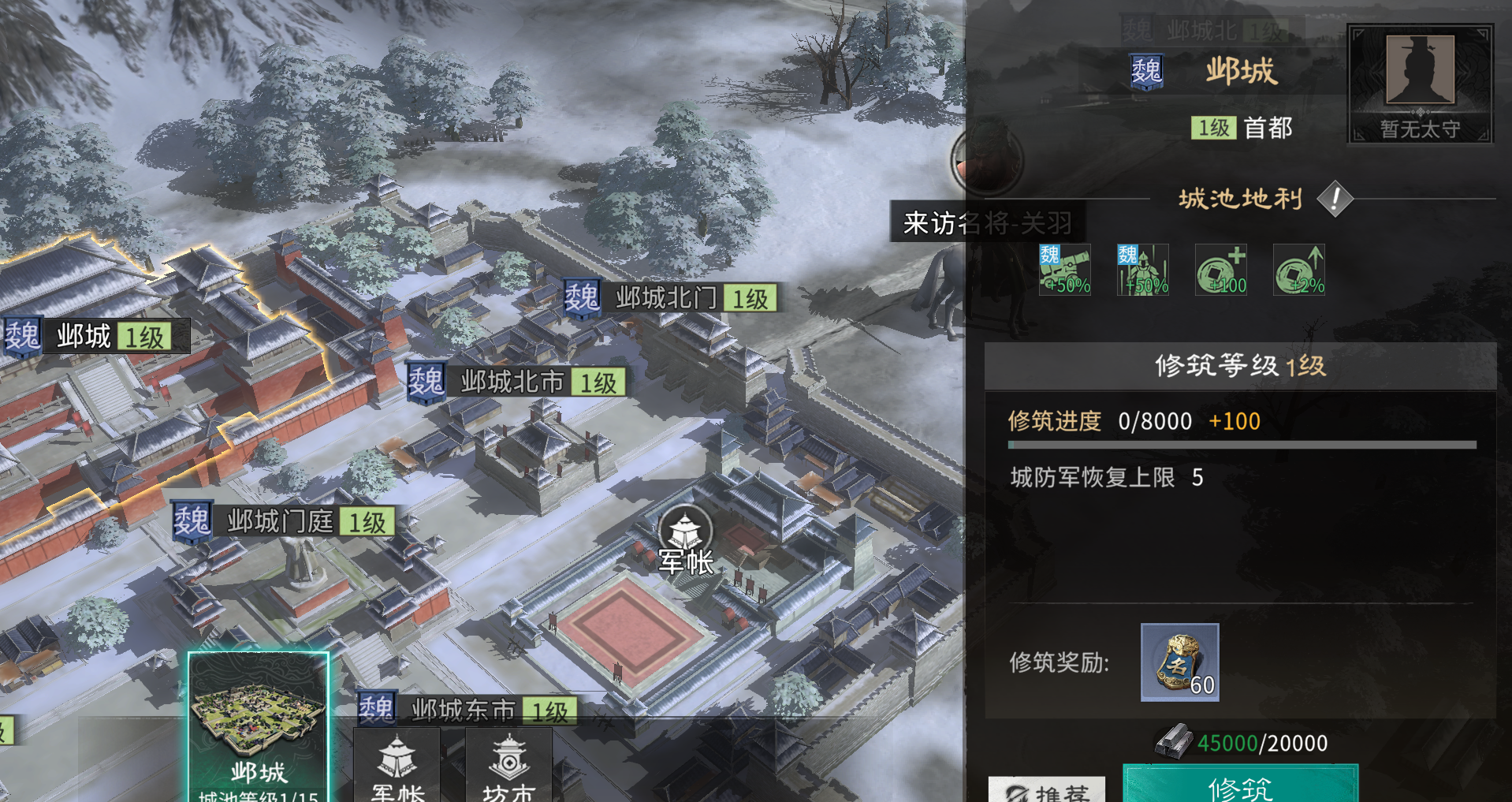Screen dimensions: 1512x802
Task: Inspect the +2% coin bonus icon
Action: coord(1299,268)
